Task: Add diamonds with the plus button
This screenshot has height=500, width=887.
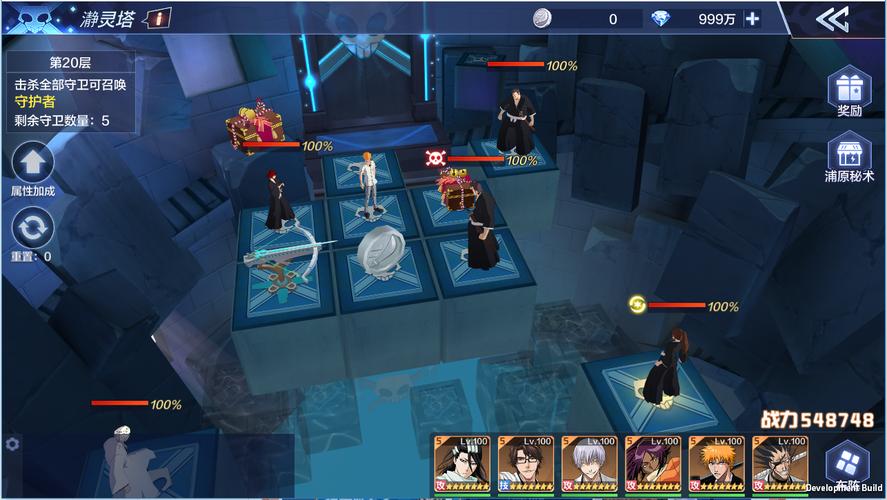Action: coord(752,18)
